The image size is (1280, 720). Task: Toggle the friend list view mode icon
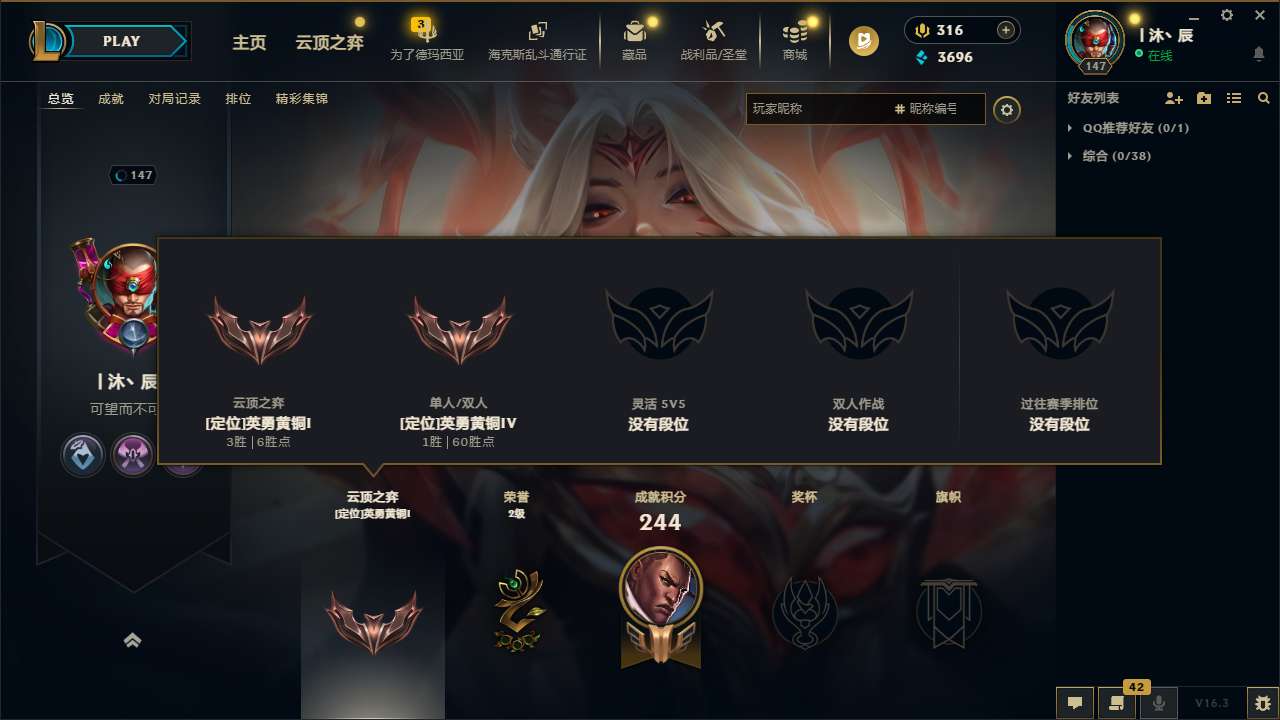coord(1233,98)
